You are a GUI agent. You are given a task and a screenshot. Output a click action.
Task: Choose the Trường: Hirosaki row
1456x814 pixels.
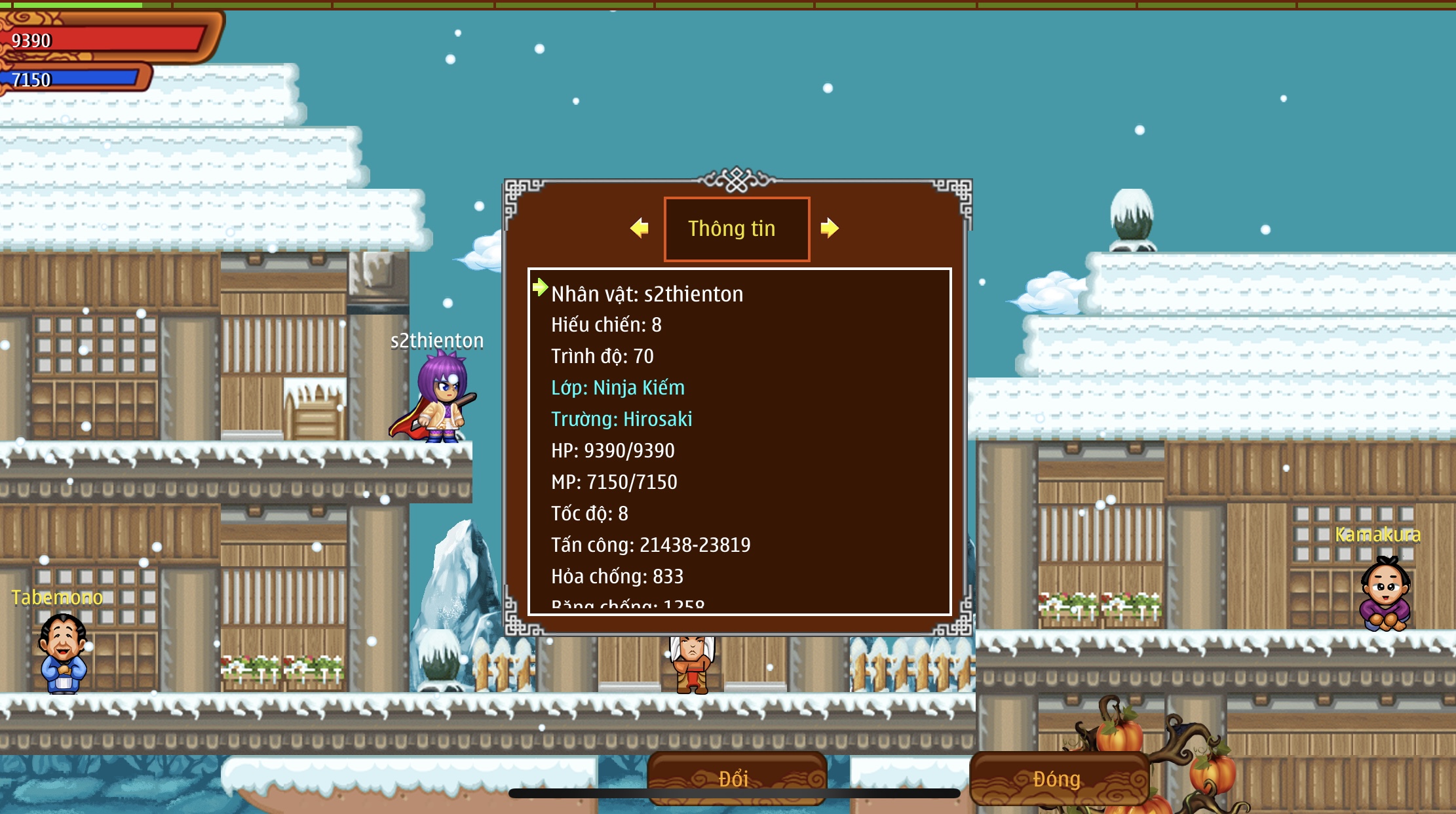pos(621,419)
